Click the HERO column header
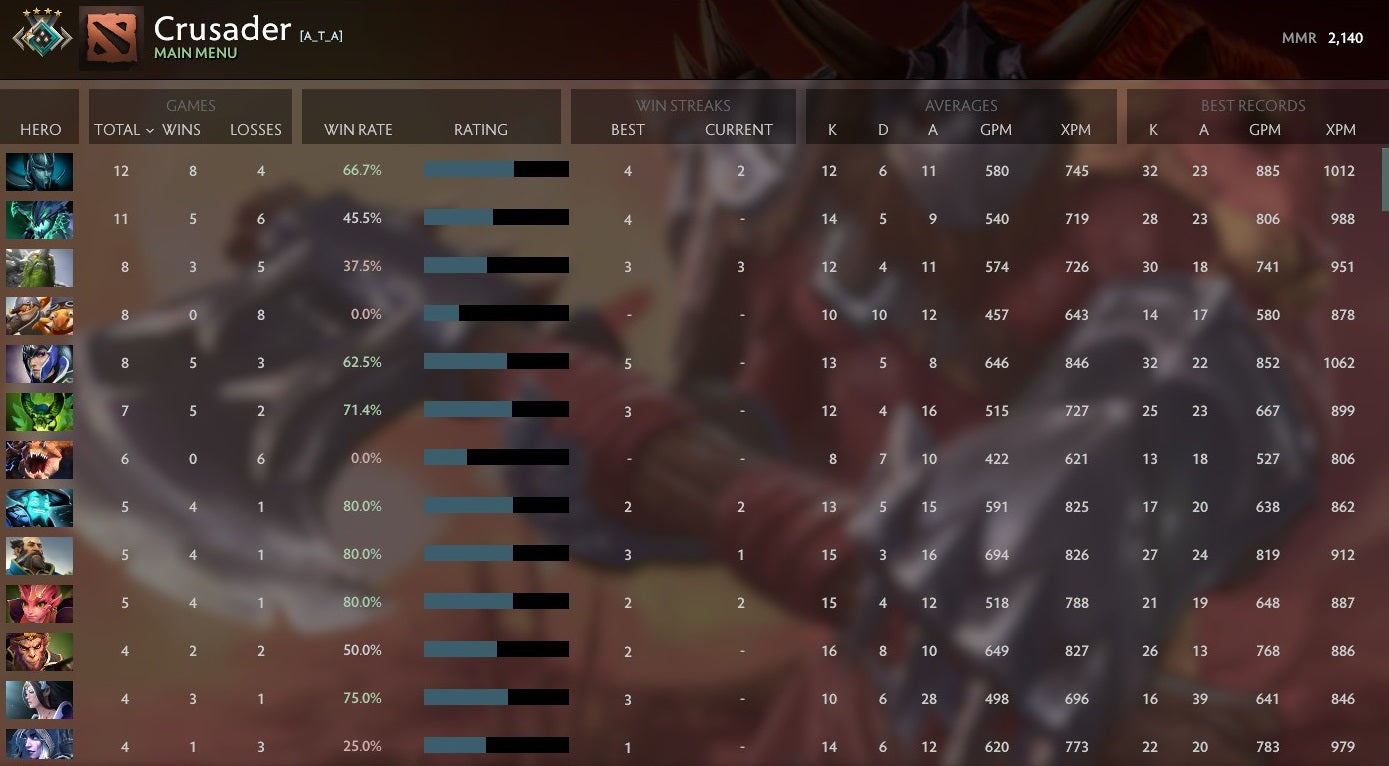The height and width of the screenshot is (766, 1389). [41, 129]
